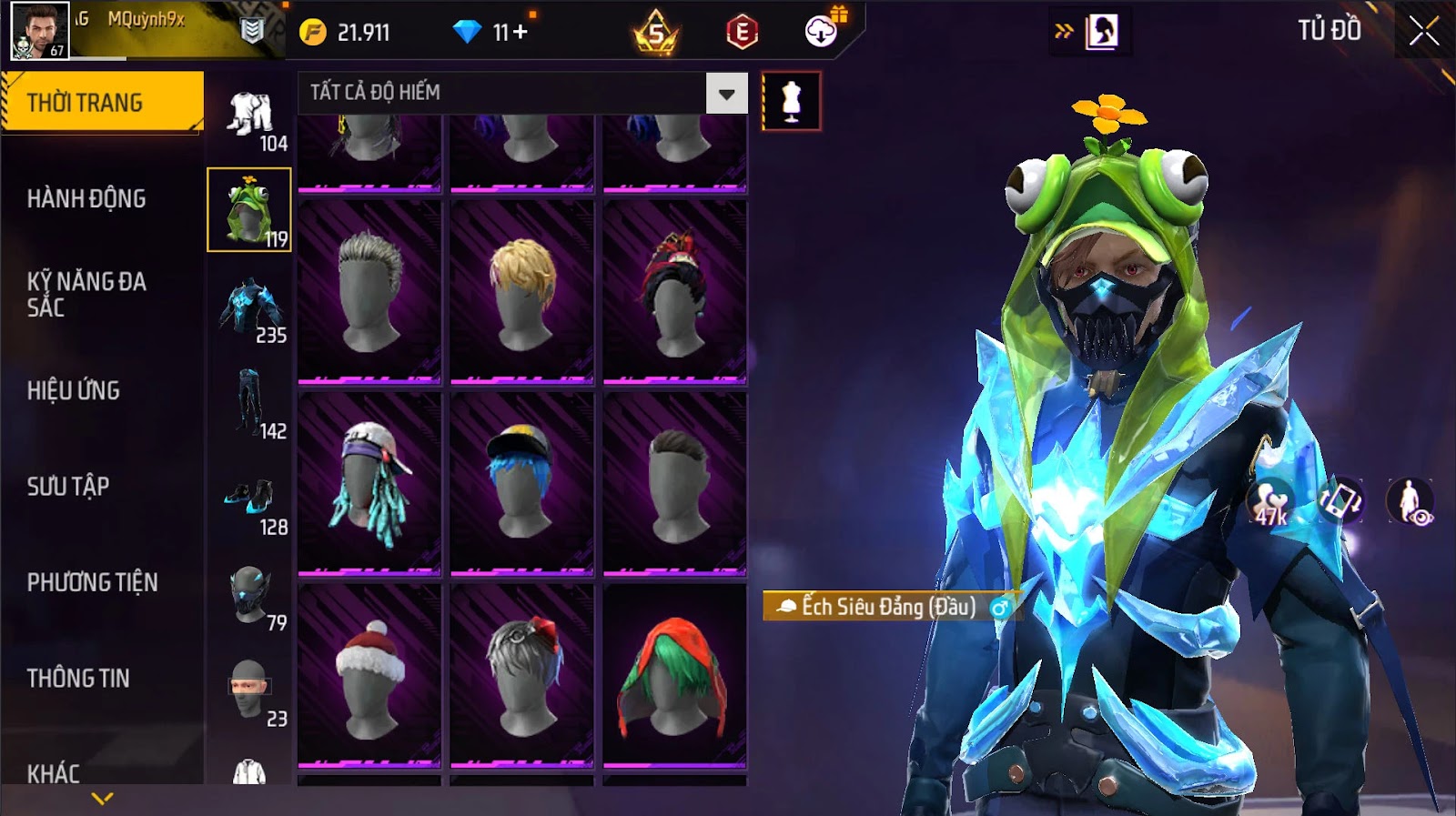Select the frog head category with 119 items
This screenshot has height=816, width=1456.
point(248,210)
